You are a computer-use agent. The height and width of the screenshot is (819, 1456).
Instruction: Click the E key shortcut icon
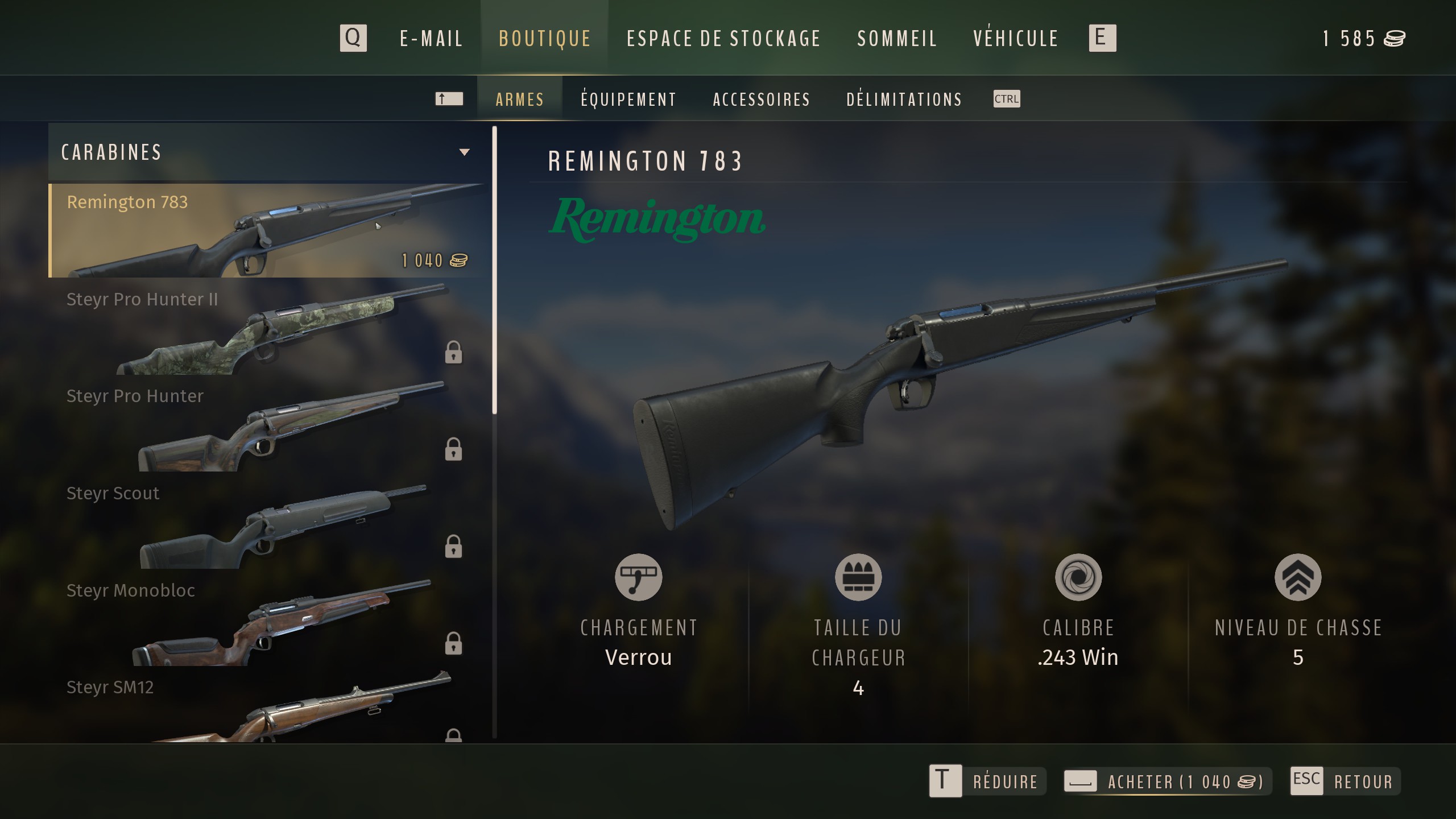click(1102, 38)
